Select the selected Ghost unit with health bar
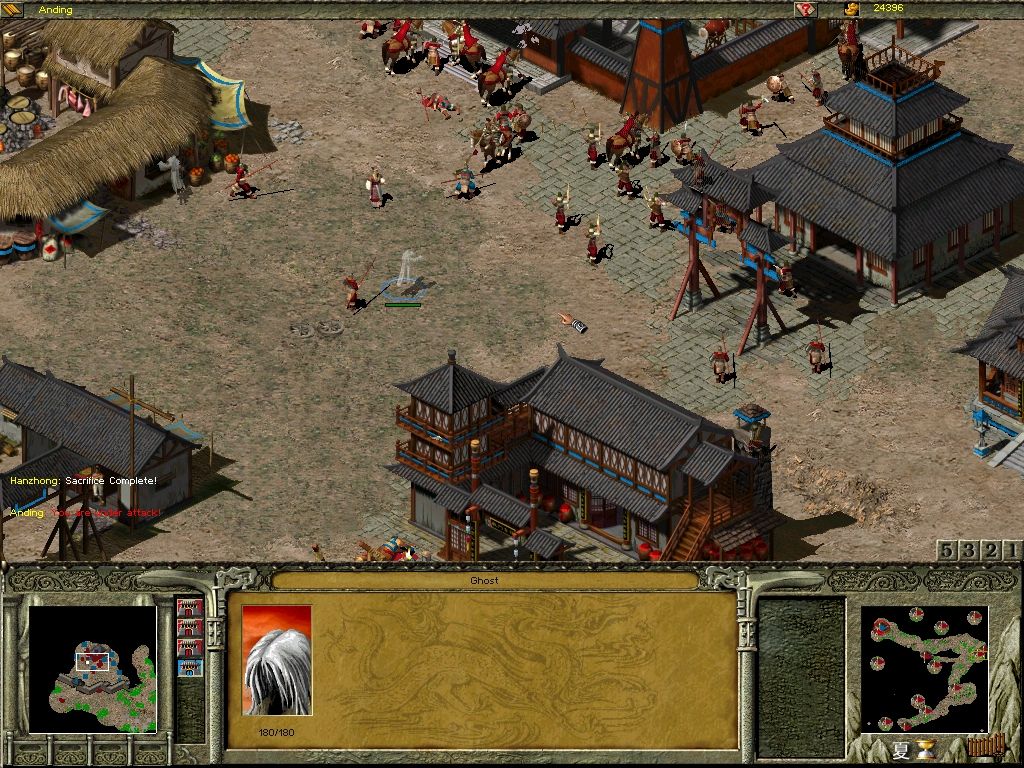 pos(404,275)
